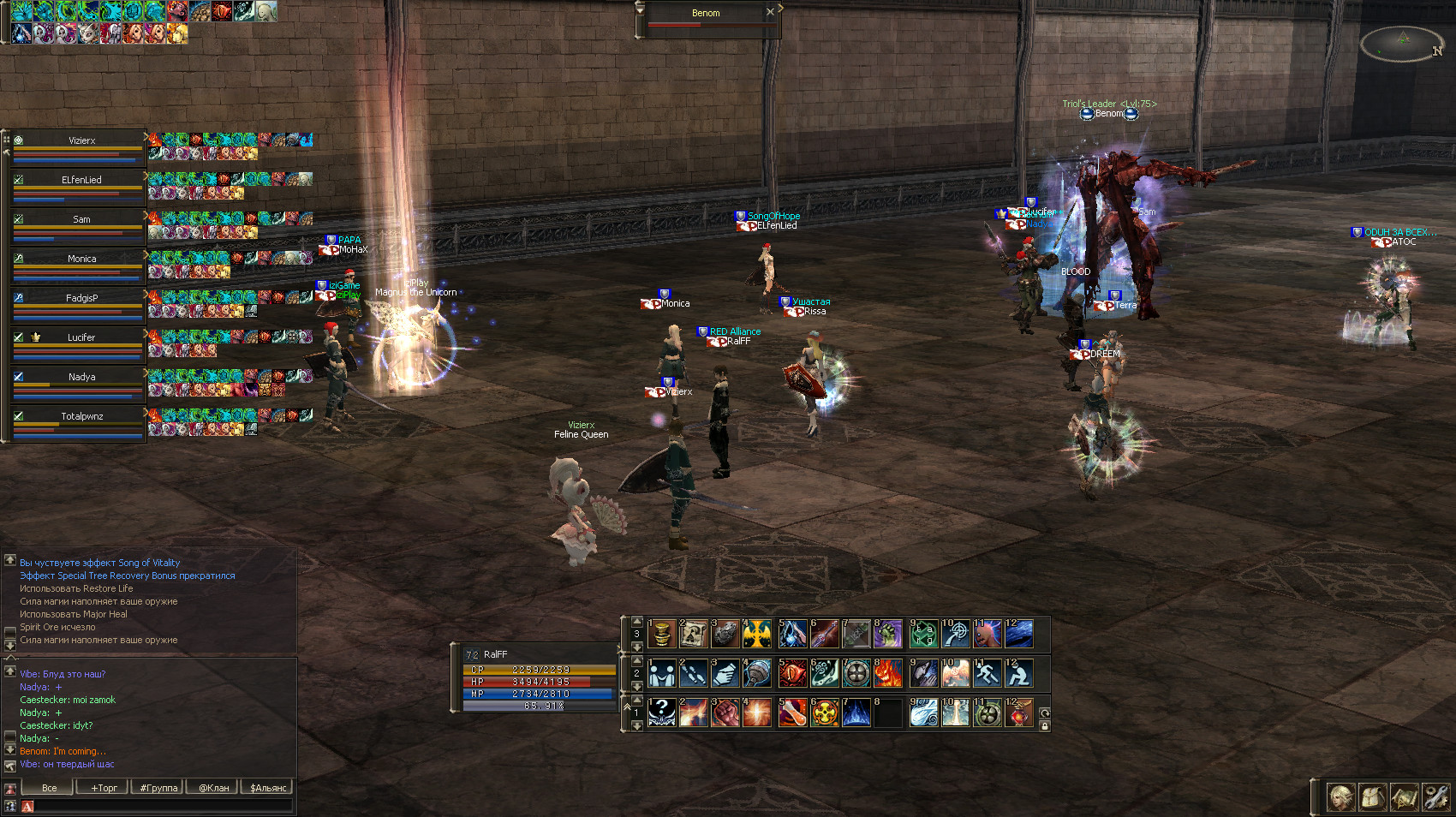
Task: Open the map scroll button
Action: (1404, 797)
